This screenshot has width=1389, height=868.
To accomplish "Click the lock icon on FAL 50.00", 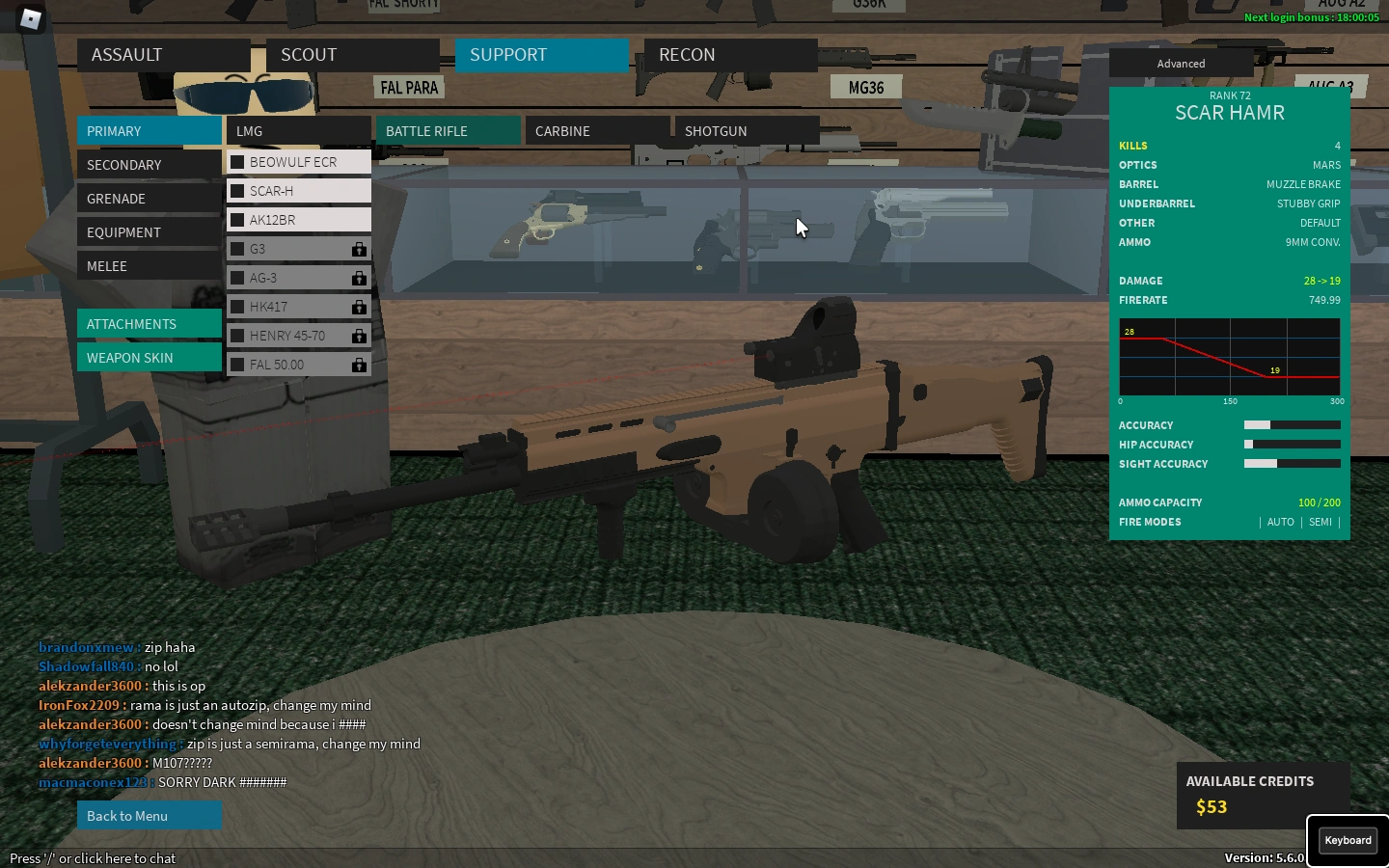I will pyautogui.click(x=359, y=365).
